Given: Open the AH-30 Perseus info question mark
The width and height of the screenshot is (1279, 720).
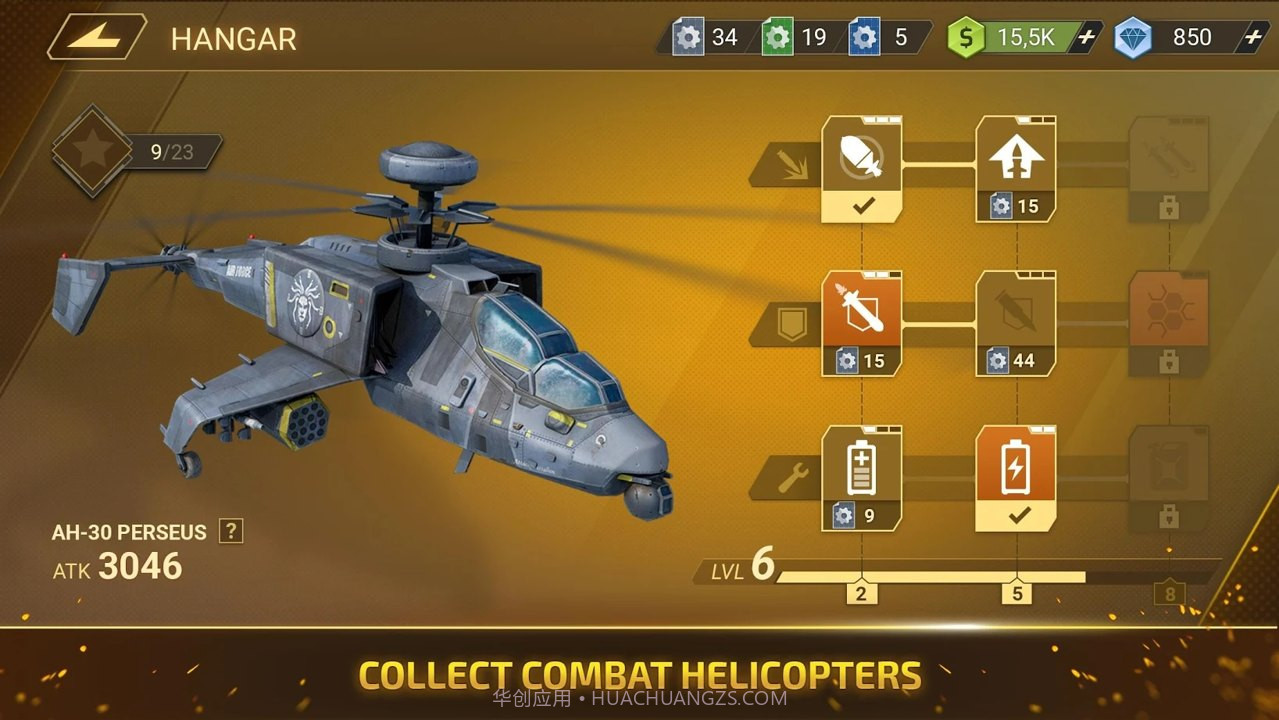Looking at the screenshot, I should click(x=231, y=531).
